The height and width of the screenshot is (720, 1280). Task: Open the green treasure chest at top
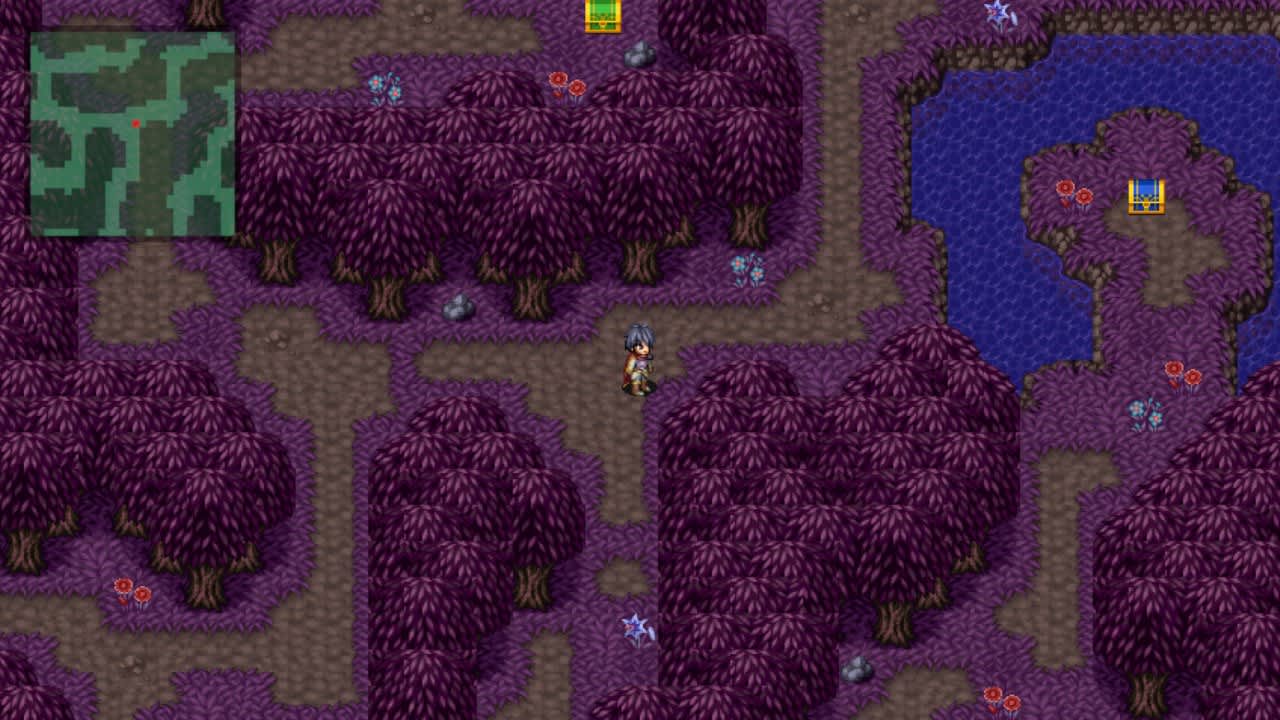602,15
